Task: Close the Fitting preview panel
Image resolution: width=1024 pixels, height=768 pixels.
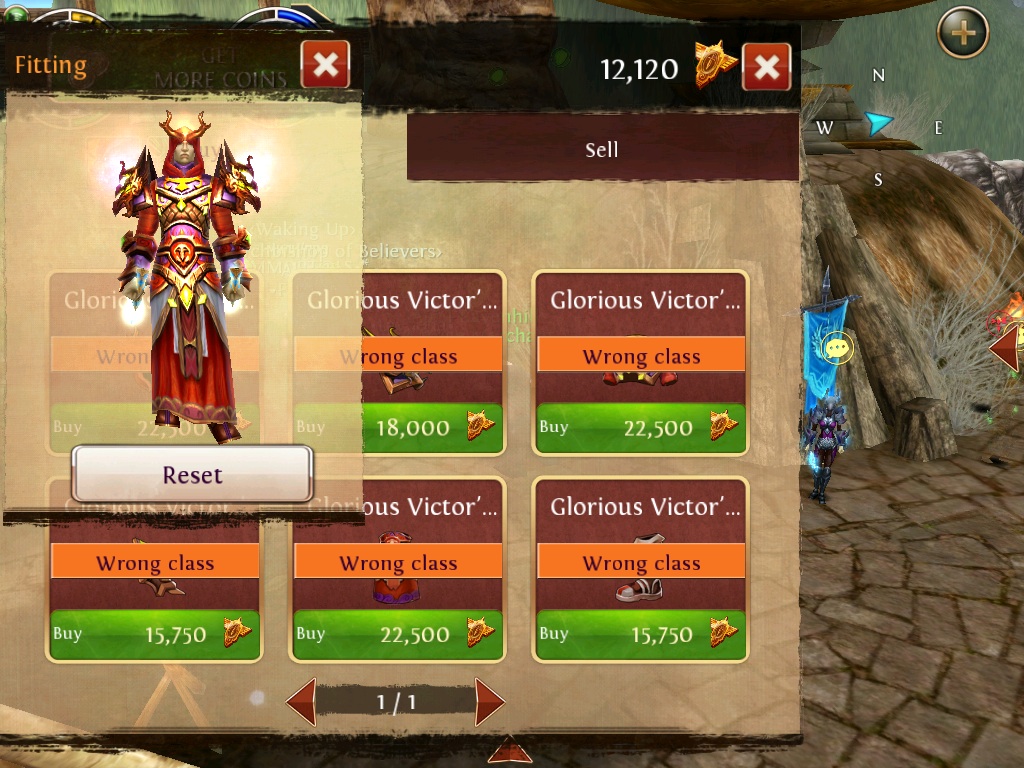Action: coord(325,67)
